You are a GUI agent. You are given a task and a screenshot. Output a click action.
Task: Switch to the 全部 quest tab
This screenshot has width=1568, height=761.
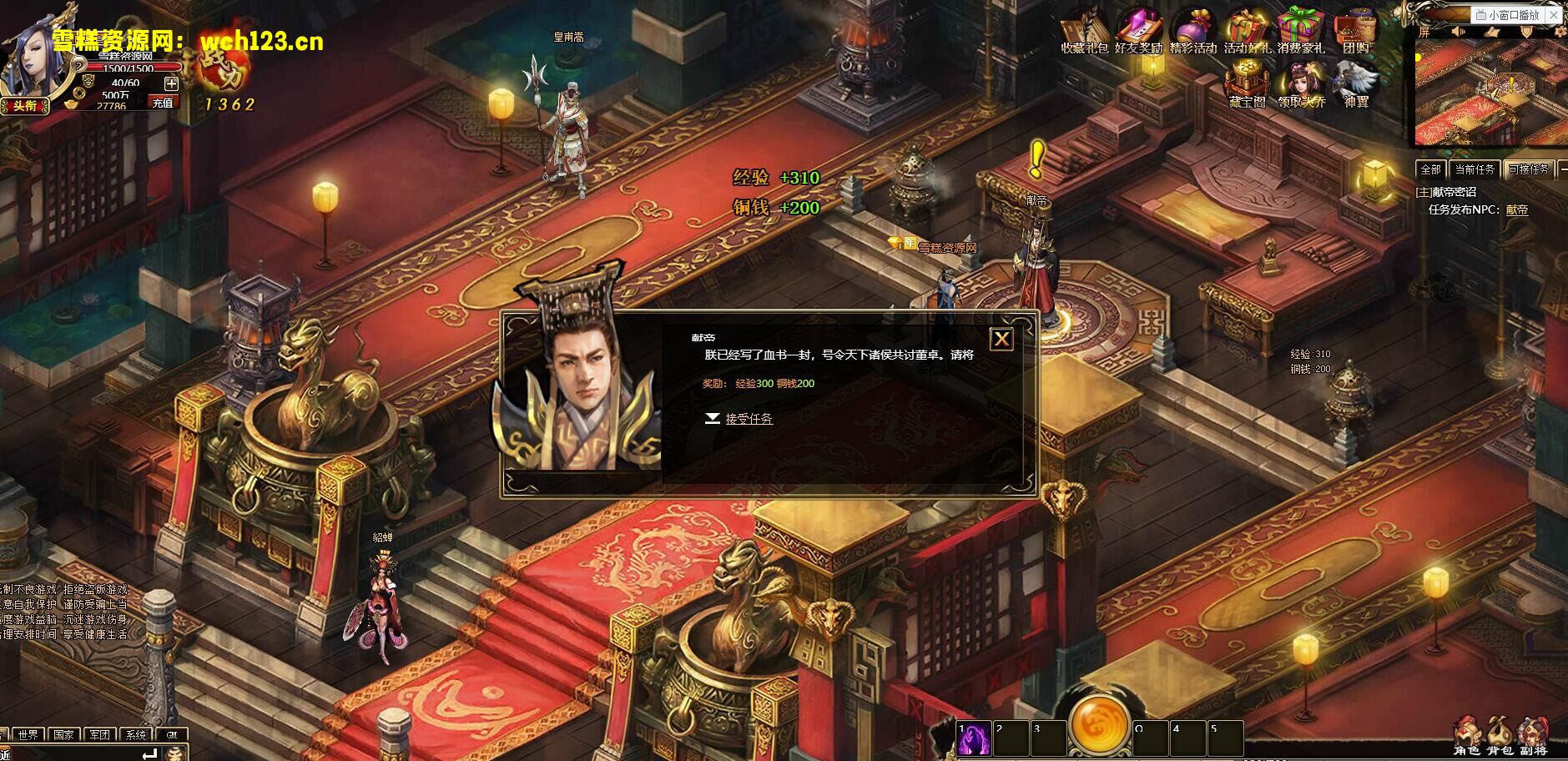pos(1431,169)
